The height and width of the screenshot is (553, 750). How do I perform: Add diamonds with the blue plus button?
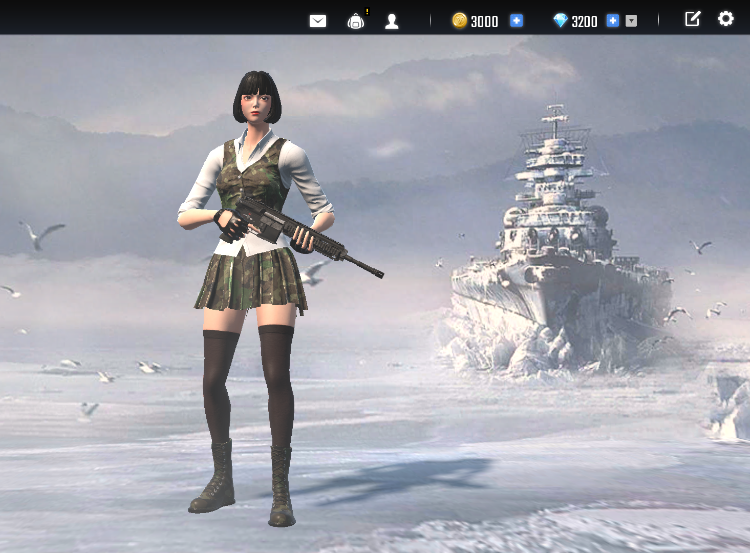click(612, 20)
